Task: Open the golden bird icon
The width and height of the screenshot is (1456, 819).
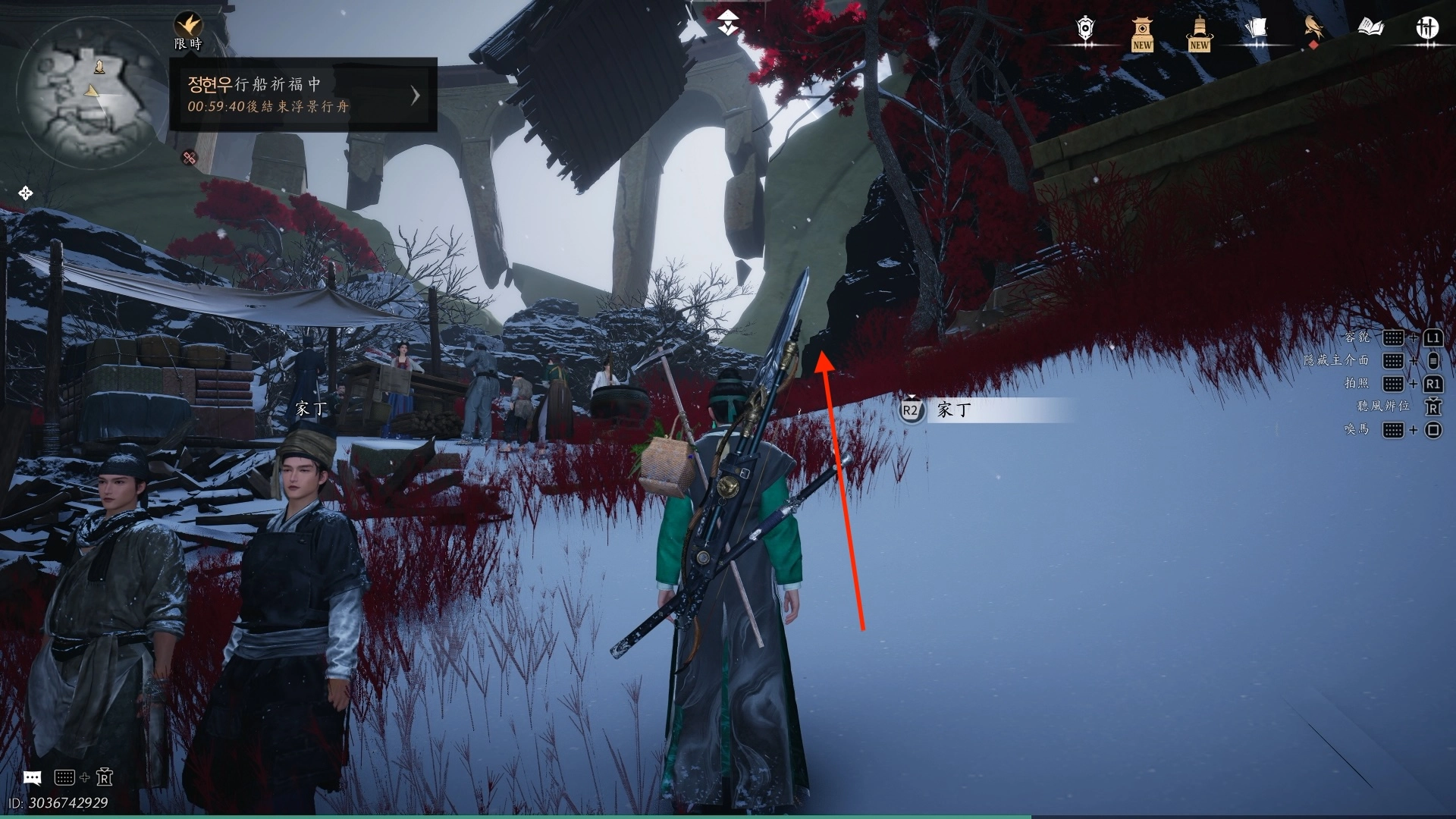Action: (x=1313, y=29)
